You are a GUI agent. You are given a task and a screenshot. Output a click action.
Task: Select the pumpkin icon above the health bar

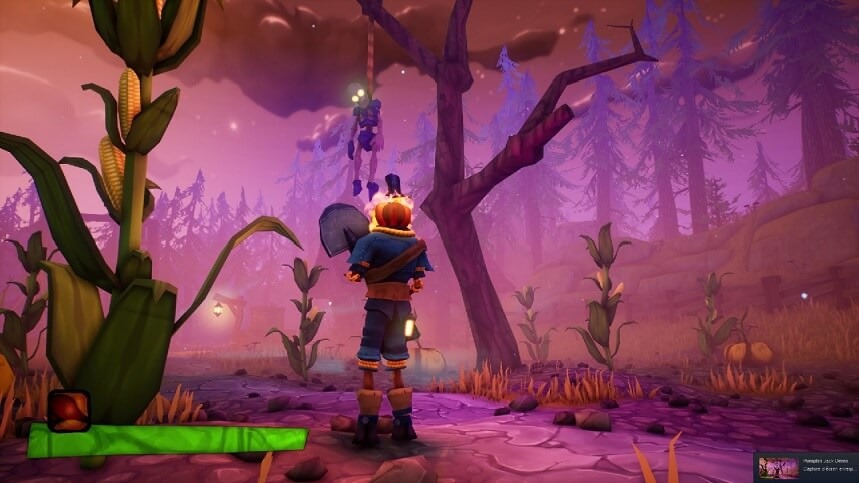[x=68, y=410]
